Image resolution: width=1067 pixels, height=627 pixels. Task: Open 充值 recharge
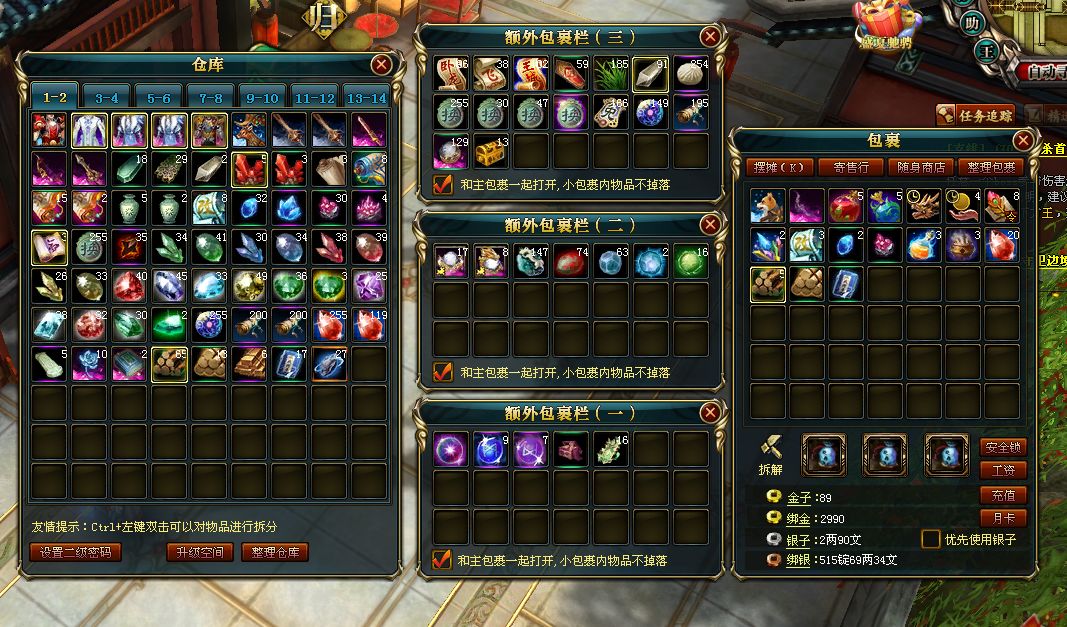1003,495
